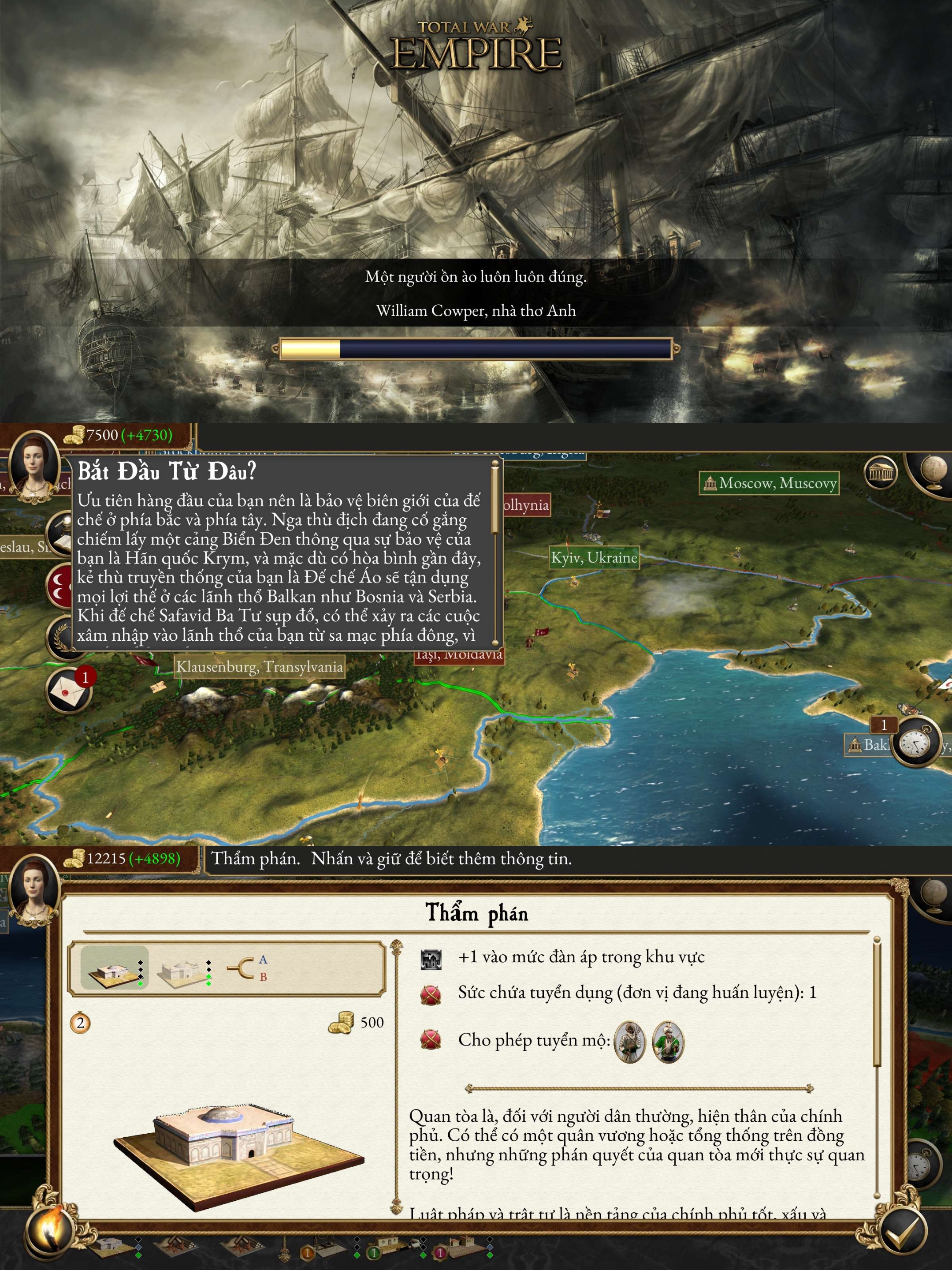Click the turbaned musketeer recruitable unit portrait

[x=629, y=1042]
